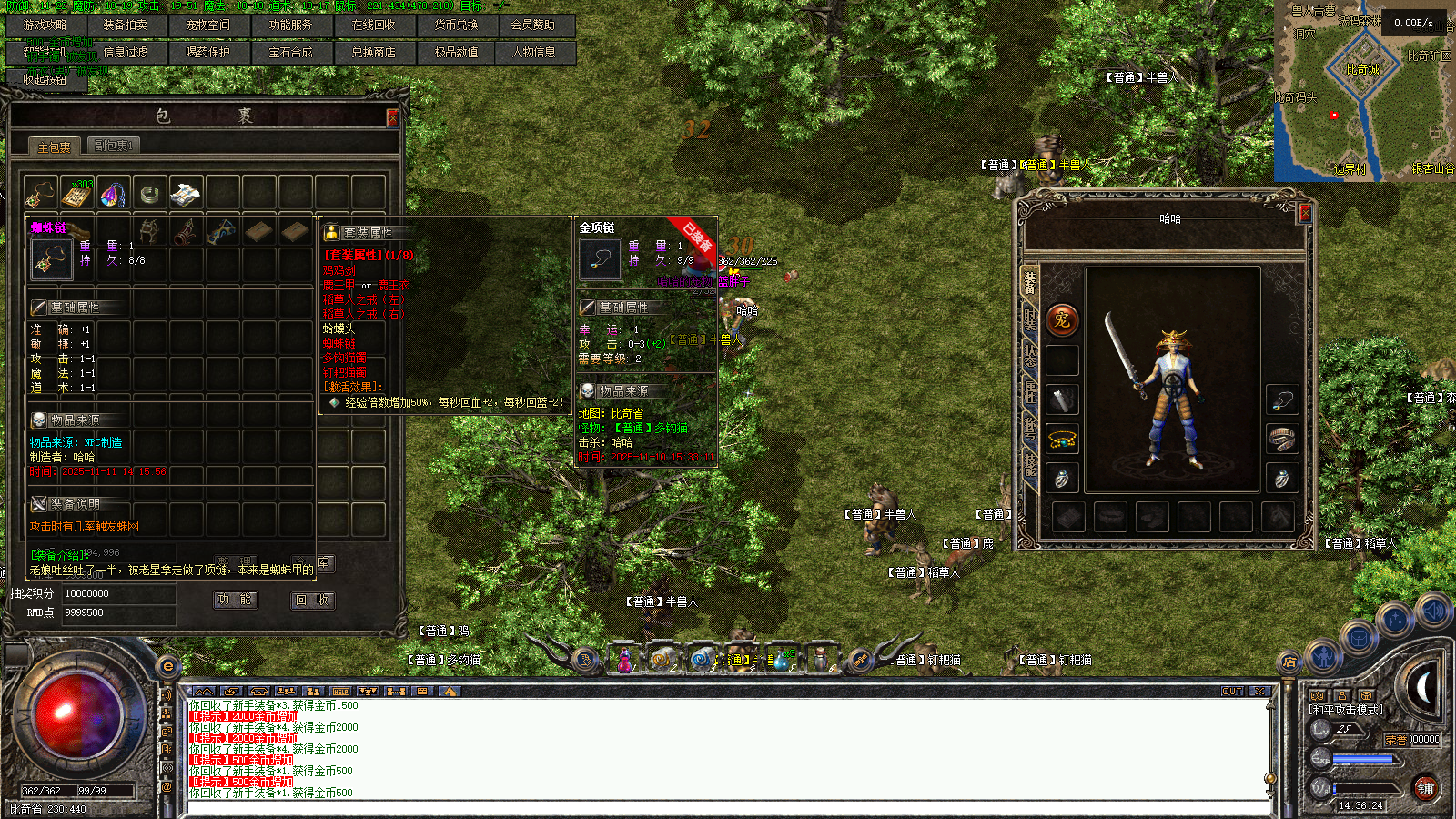Open the 装备拍卖 equipment auction
Screen dimensions: 1456x819
(126, 25)
